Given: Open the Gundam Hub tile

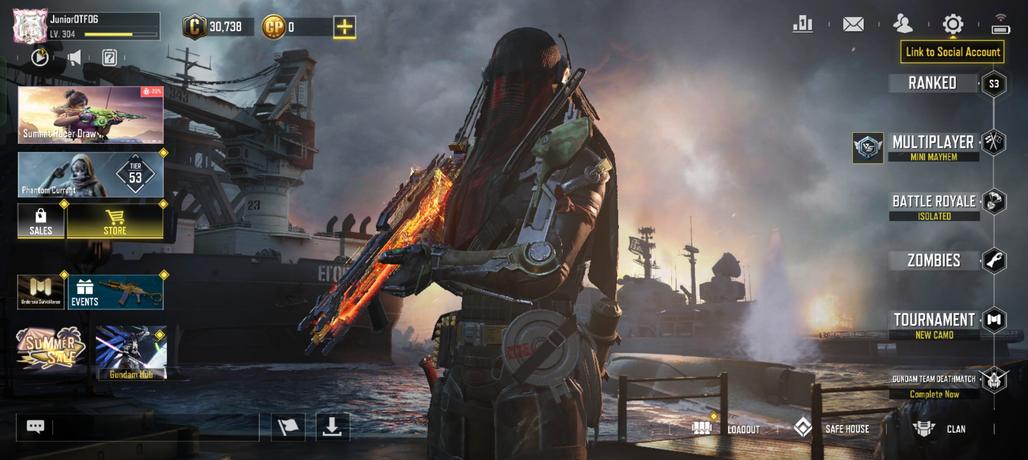Looking at the screenshot, I should click(130, 352).
